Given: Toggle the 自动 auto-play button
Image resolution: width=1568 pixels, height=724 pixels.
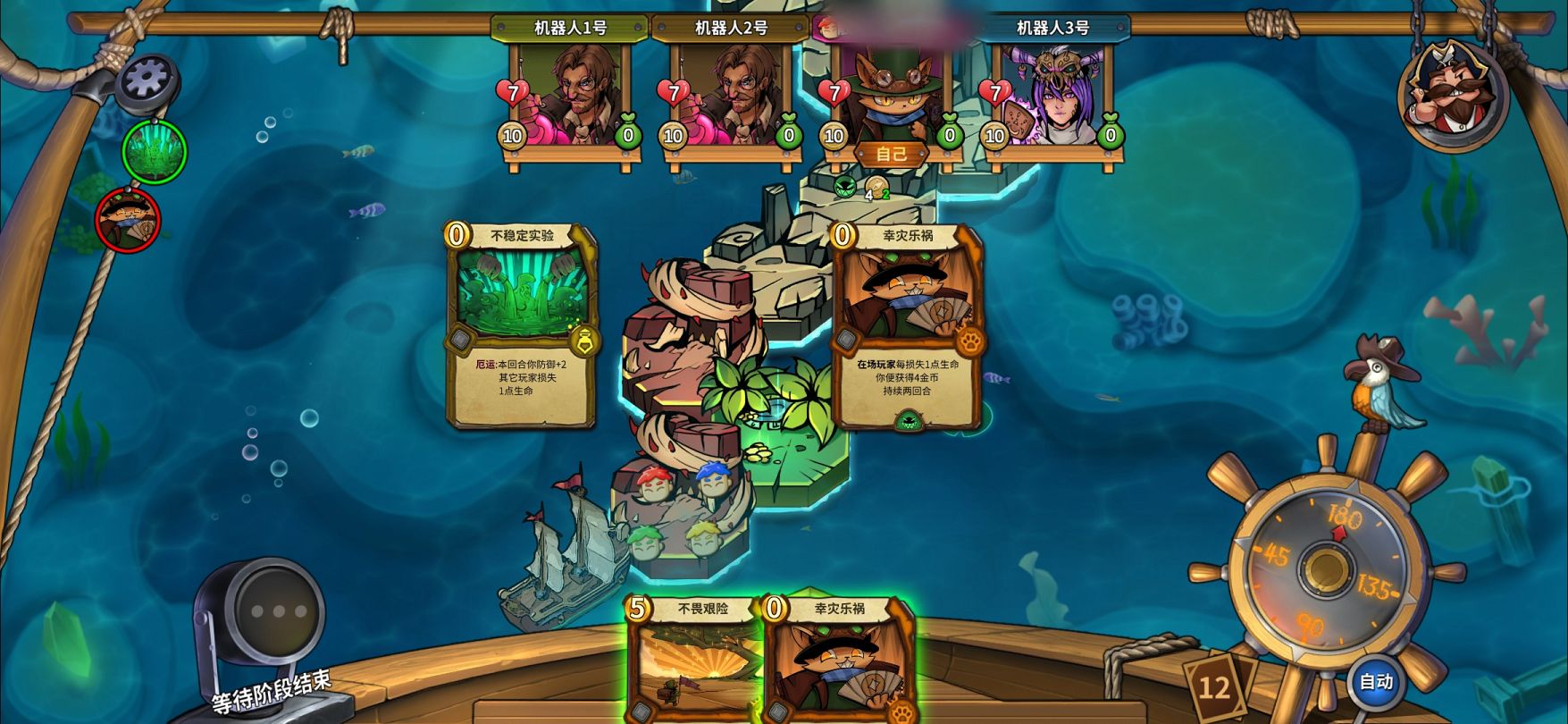Looking at the screenshot, I should (1375, 681).
